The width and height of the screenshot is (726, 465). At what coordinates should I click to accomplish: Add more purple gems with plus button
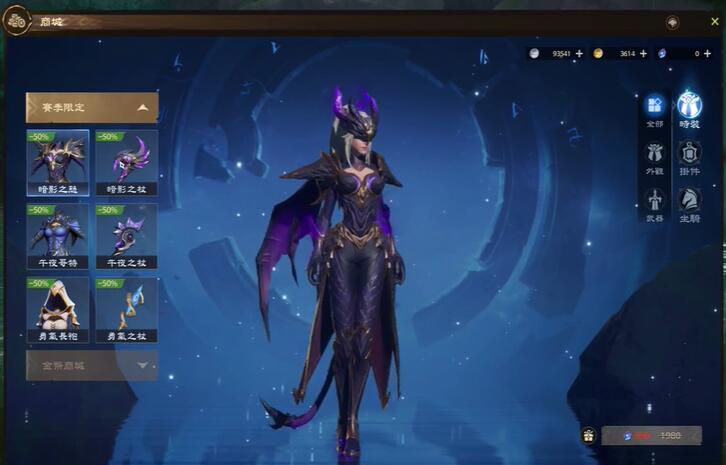click(707, 53)
